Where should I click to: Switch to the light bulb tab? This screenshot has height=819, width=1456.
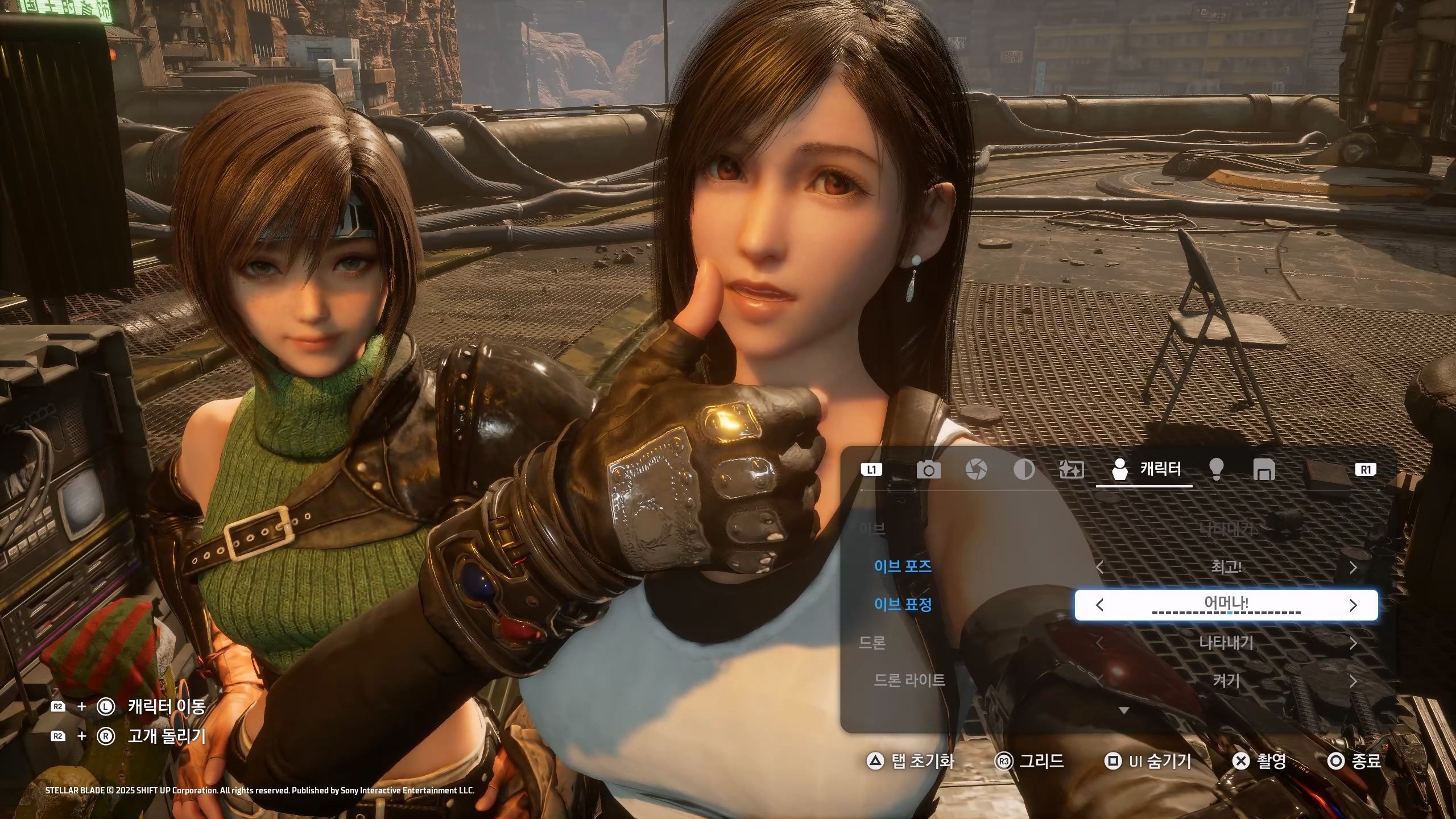1216,470
